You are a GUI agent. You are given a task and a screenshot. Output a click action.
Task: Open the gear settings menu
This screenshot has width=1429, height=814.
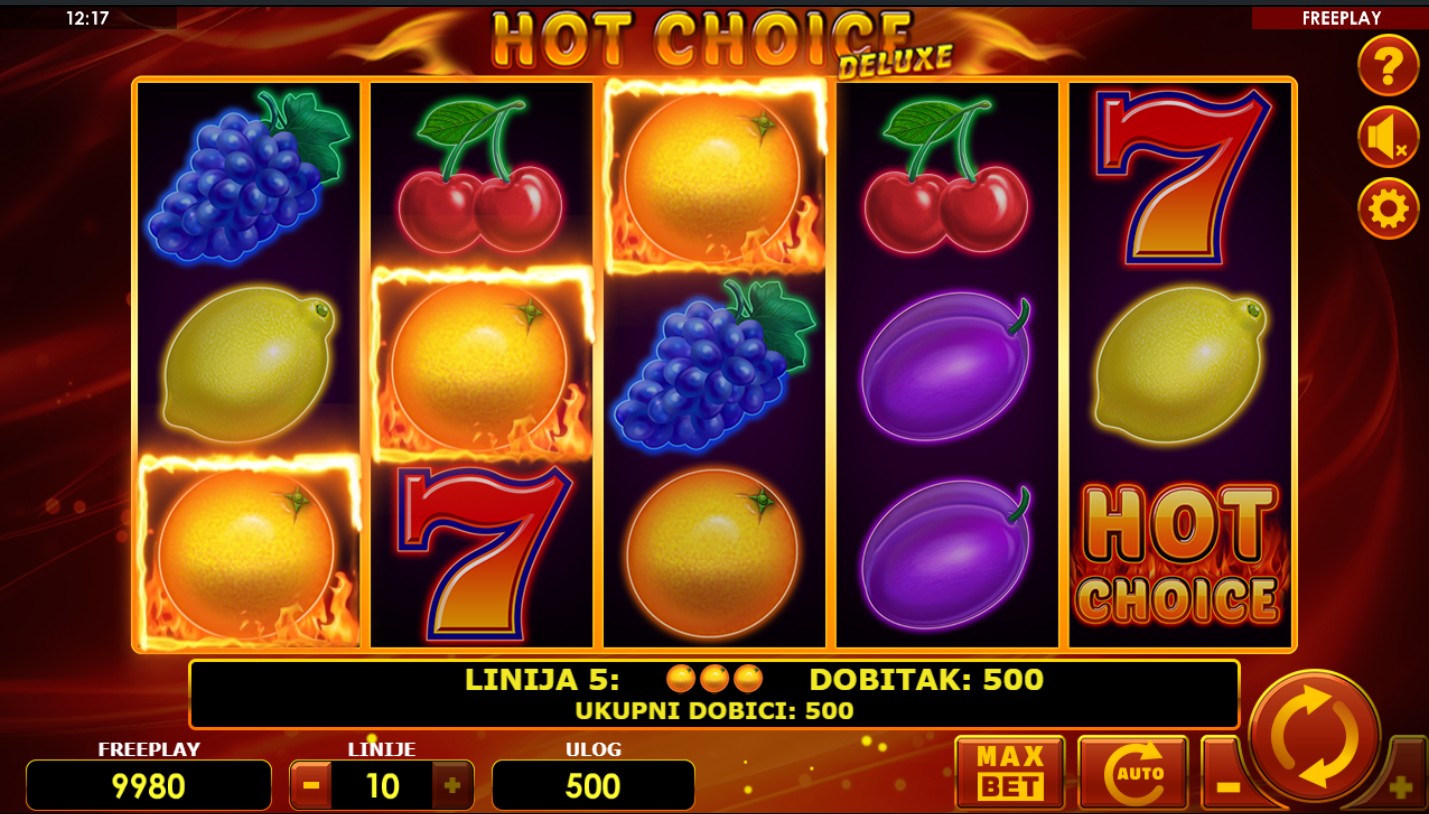[x=1387, y=209]
